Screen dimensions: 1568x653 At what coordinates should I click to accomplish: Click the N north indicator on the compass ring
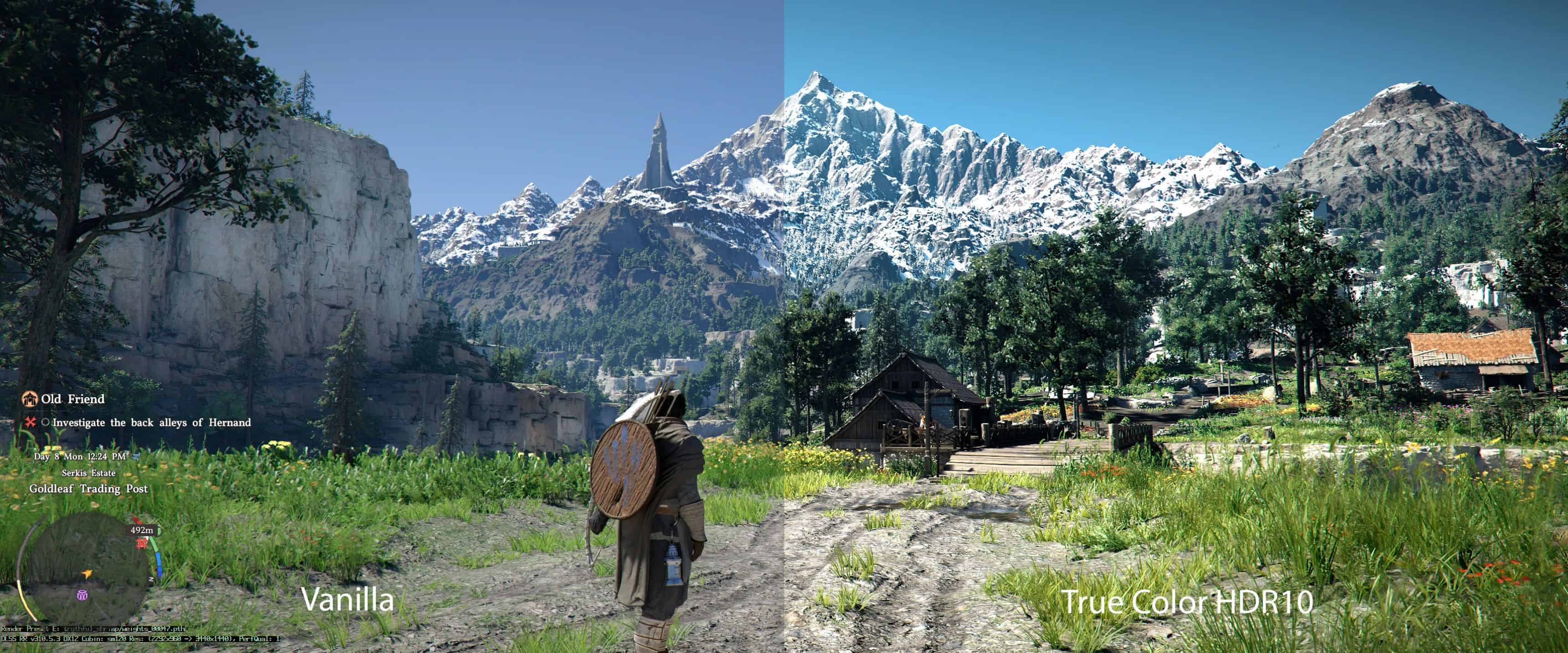(x=151, y=579)
